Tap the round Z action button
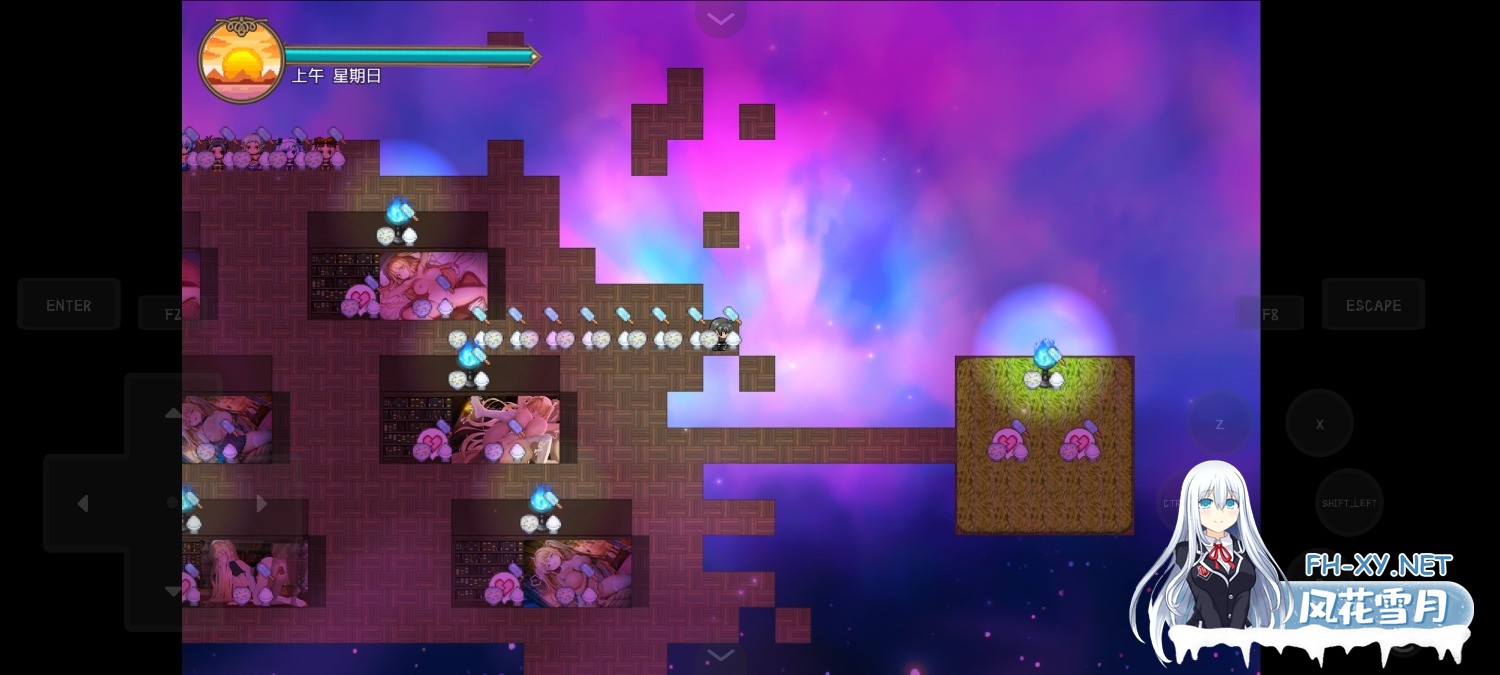1500x675 pixels. (1219, 424)
